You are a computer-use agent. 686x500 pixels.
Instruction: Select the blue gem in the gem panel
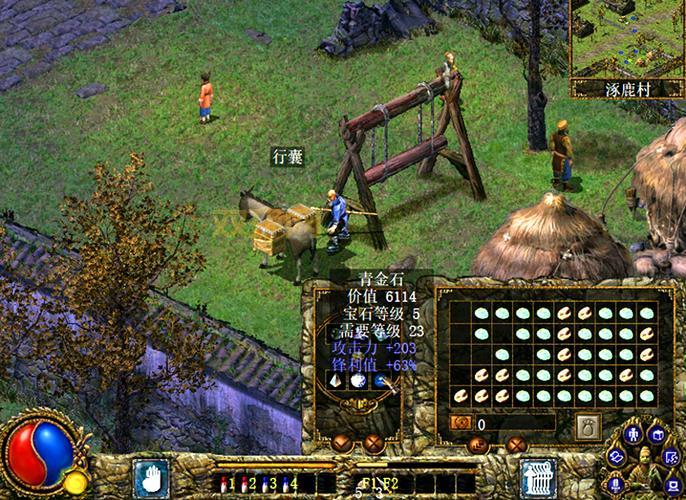(382, 381)
